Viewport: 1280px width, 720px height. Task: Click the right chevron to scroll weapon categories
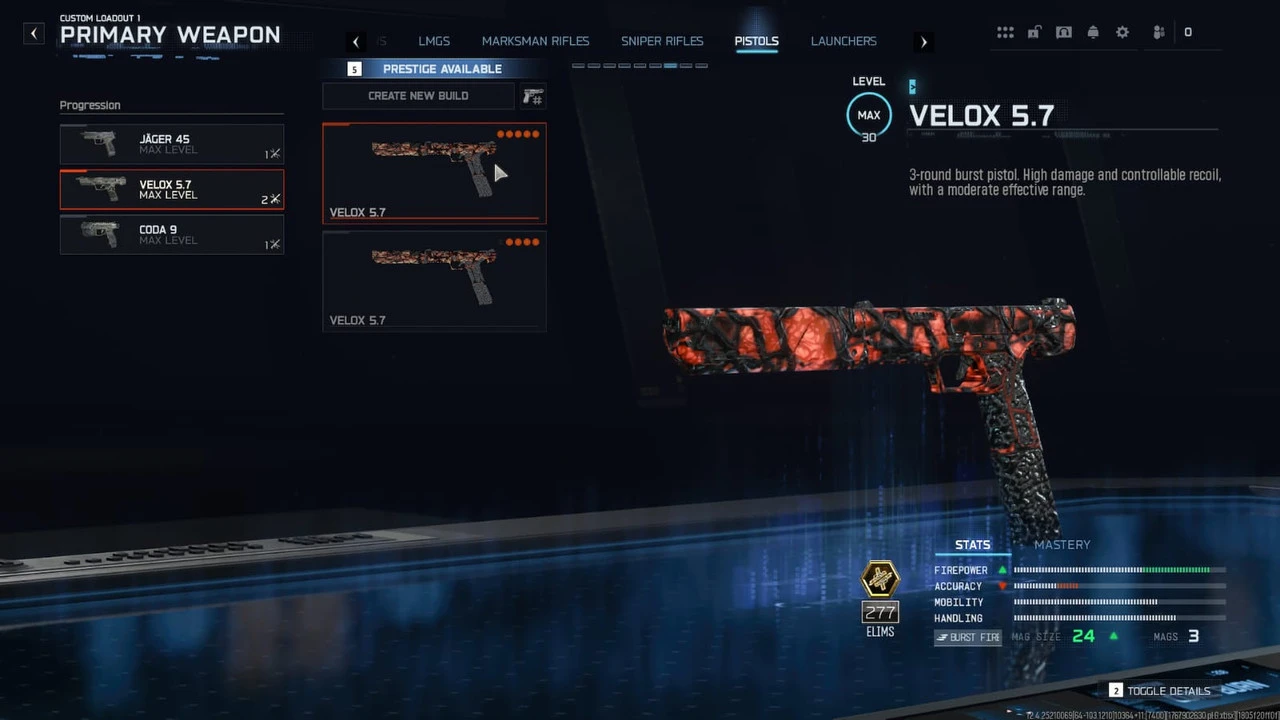click(923, 41)
